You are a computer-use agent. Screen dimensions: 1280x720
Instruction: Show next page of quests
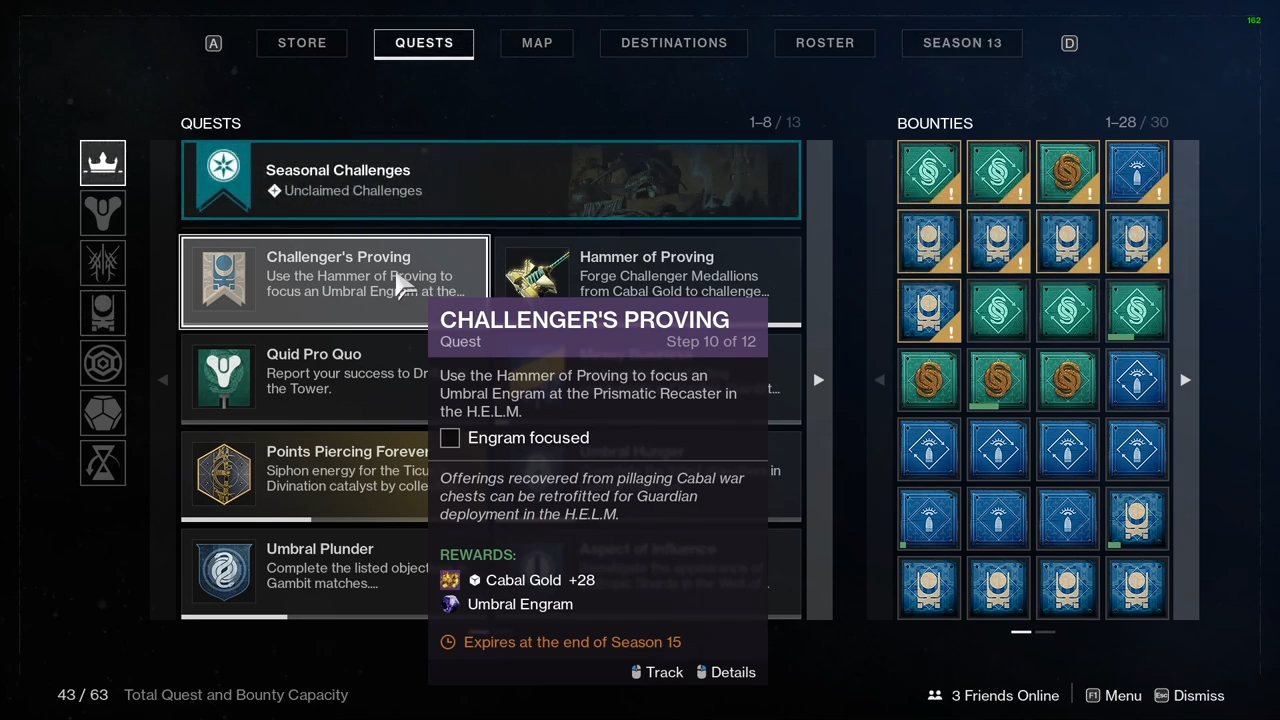[818, 380]
